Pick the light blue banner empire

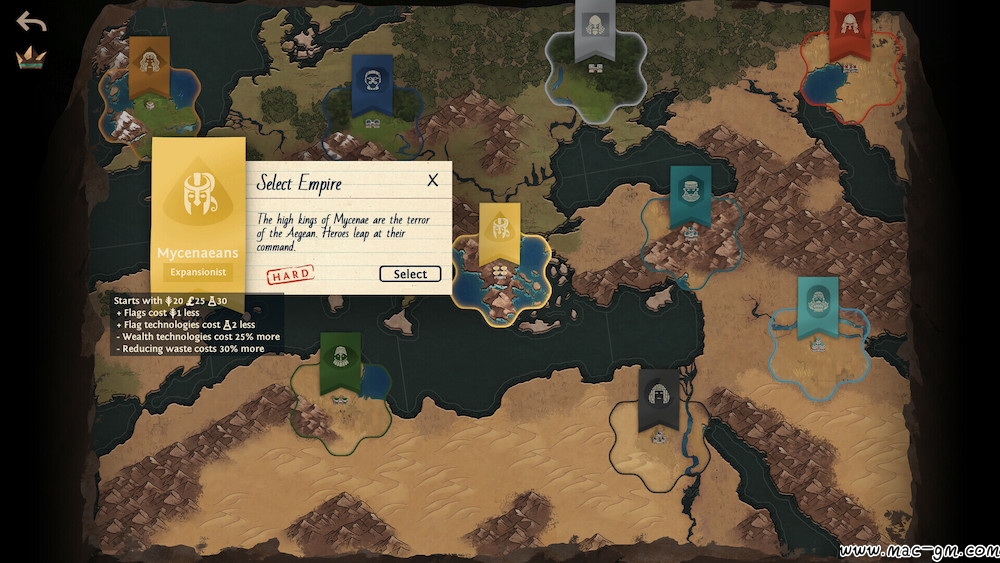click(817, 305)
